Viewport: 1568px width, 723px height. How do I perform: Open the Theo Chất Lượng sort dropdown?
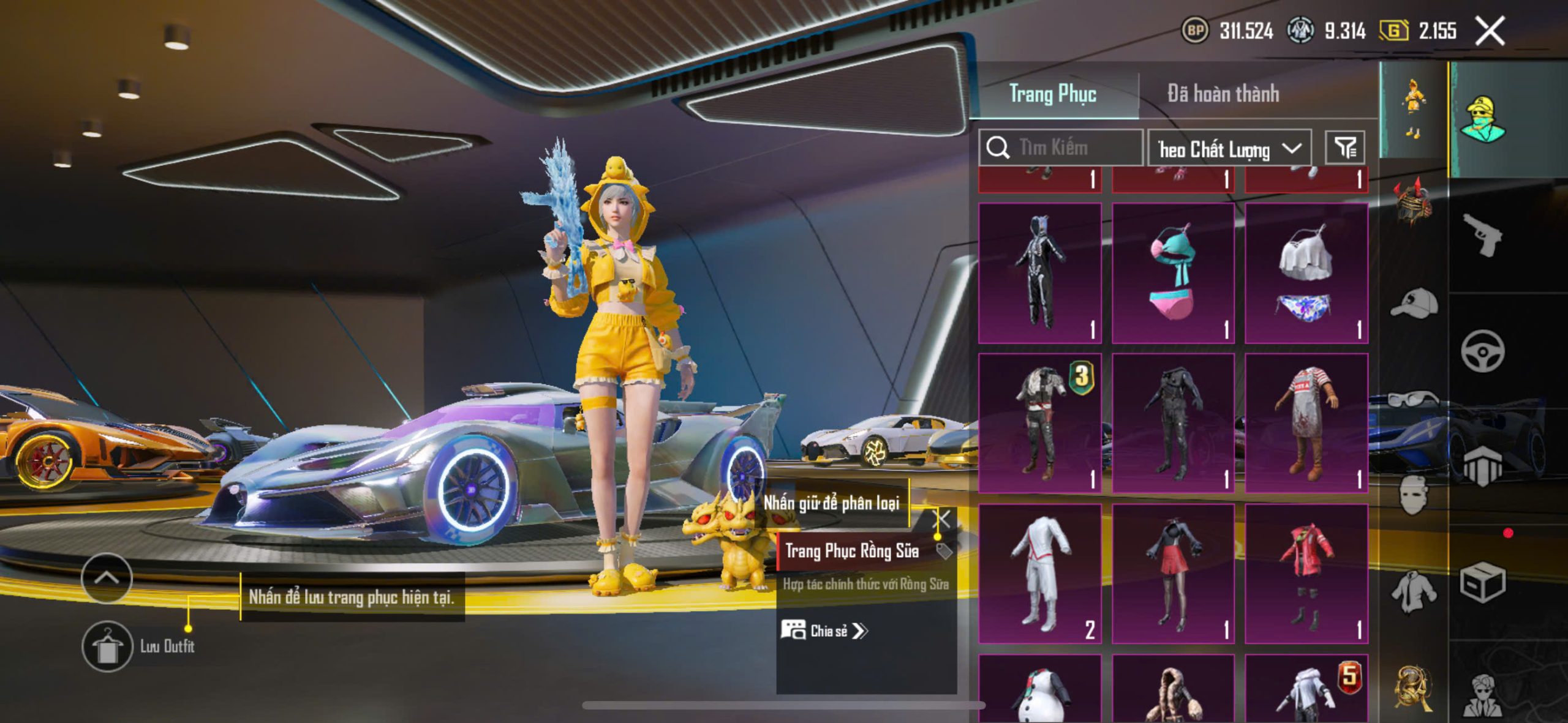1229,149
